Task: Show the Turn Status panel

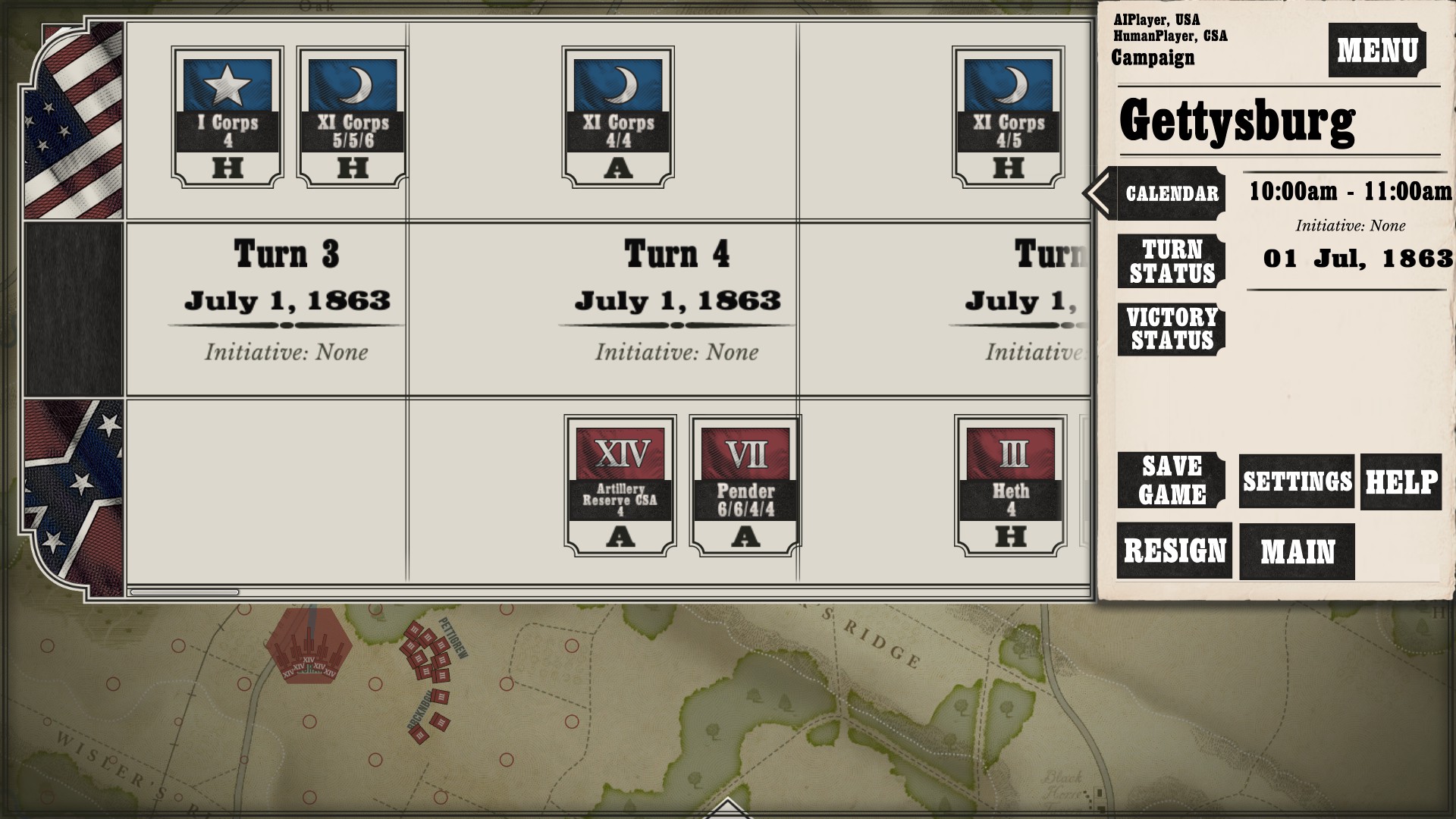Action: [1171, 262]
